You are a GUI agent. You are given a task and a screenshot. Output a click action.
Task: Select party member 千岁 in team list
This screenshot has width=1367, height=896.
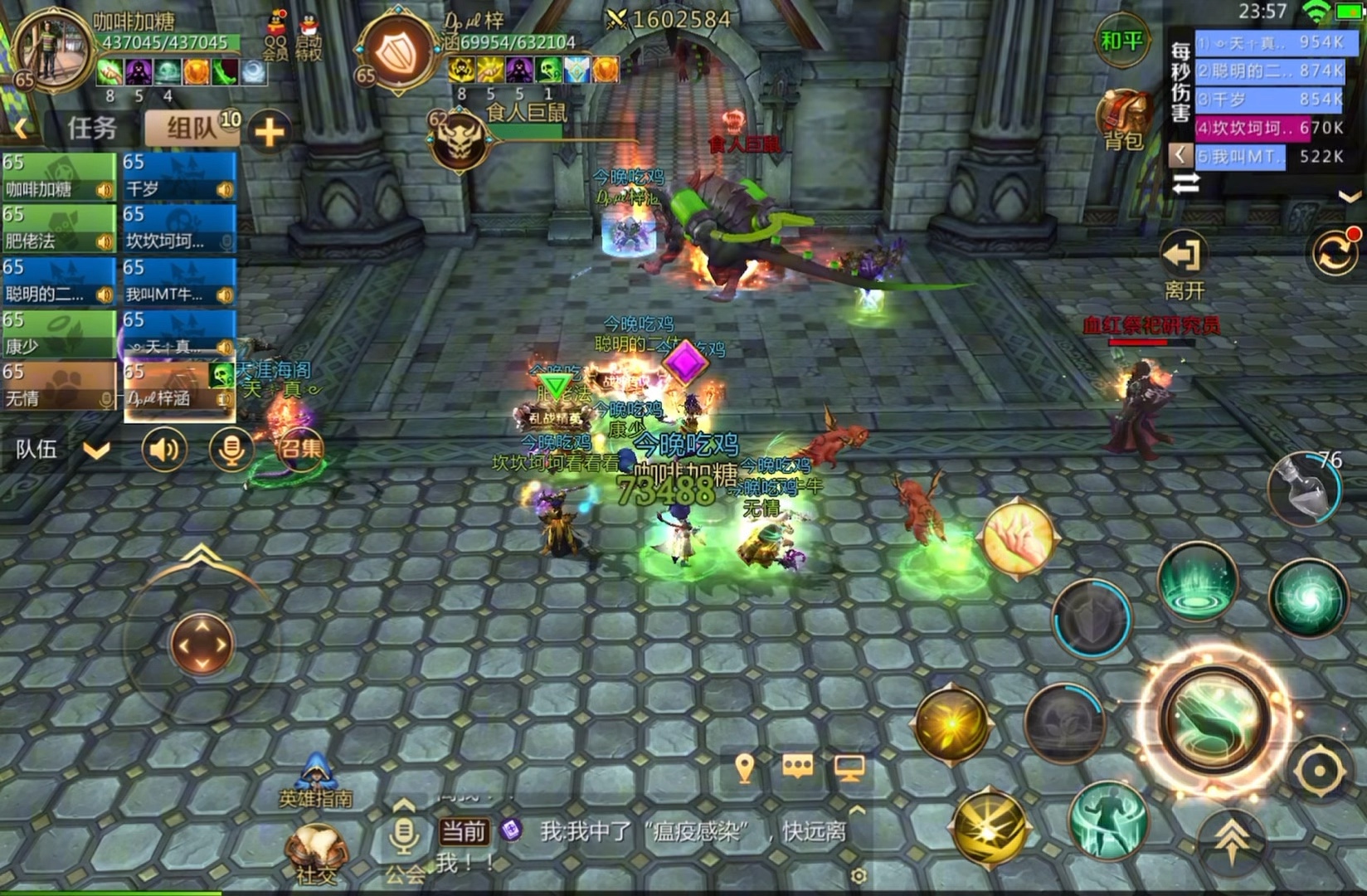point(178,178)
